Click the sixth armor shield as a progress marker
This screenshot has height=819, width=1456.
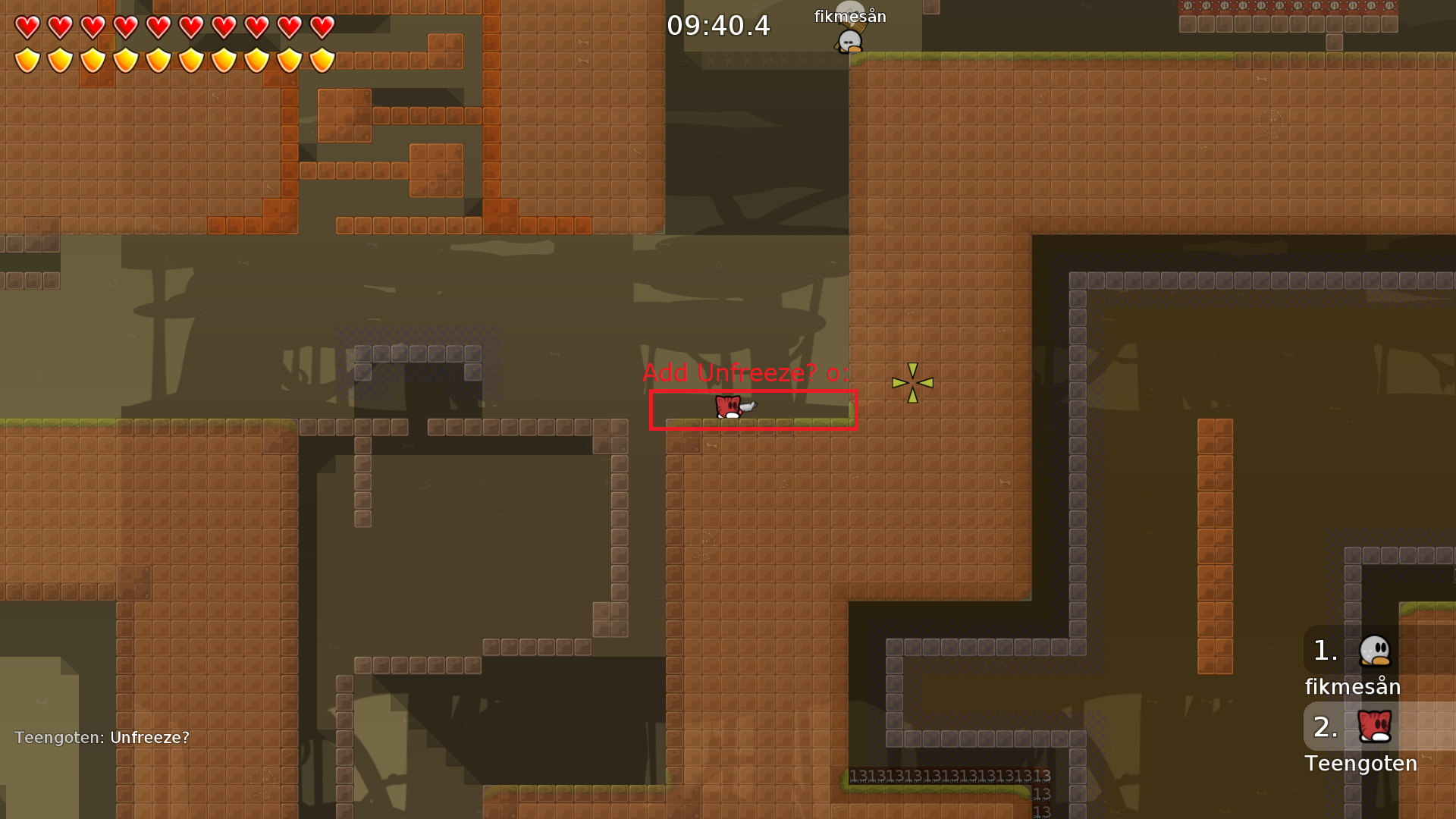190,58
